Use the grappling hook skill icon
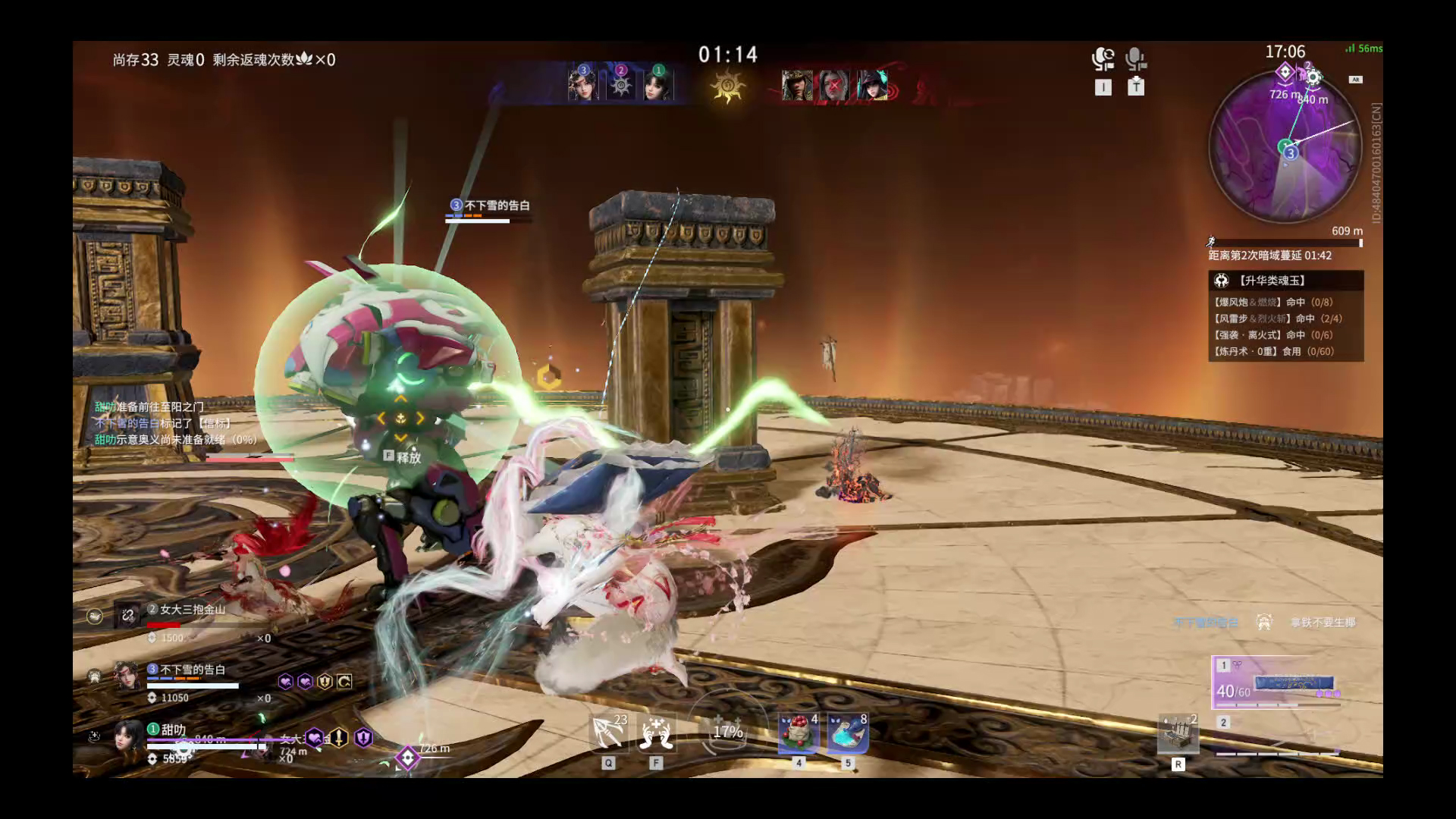This screenshot has width=1456, height=819. click(x=608, y=733)
